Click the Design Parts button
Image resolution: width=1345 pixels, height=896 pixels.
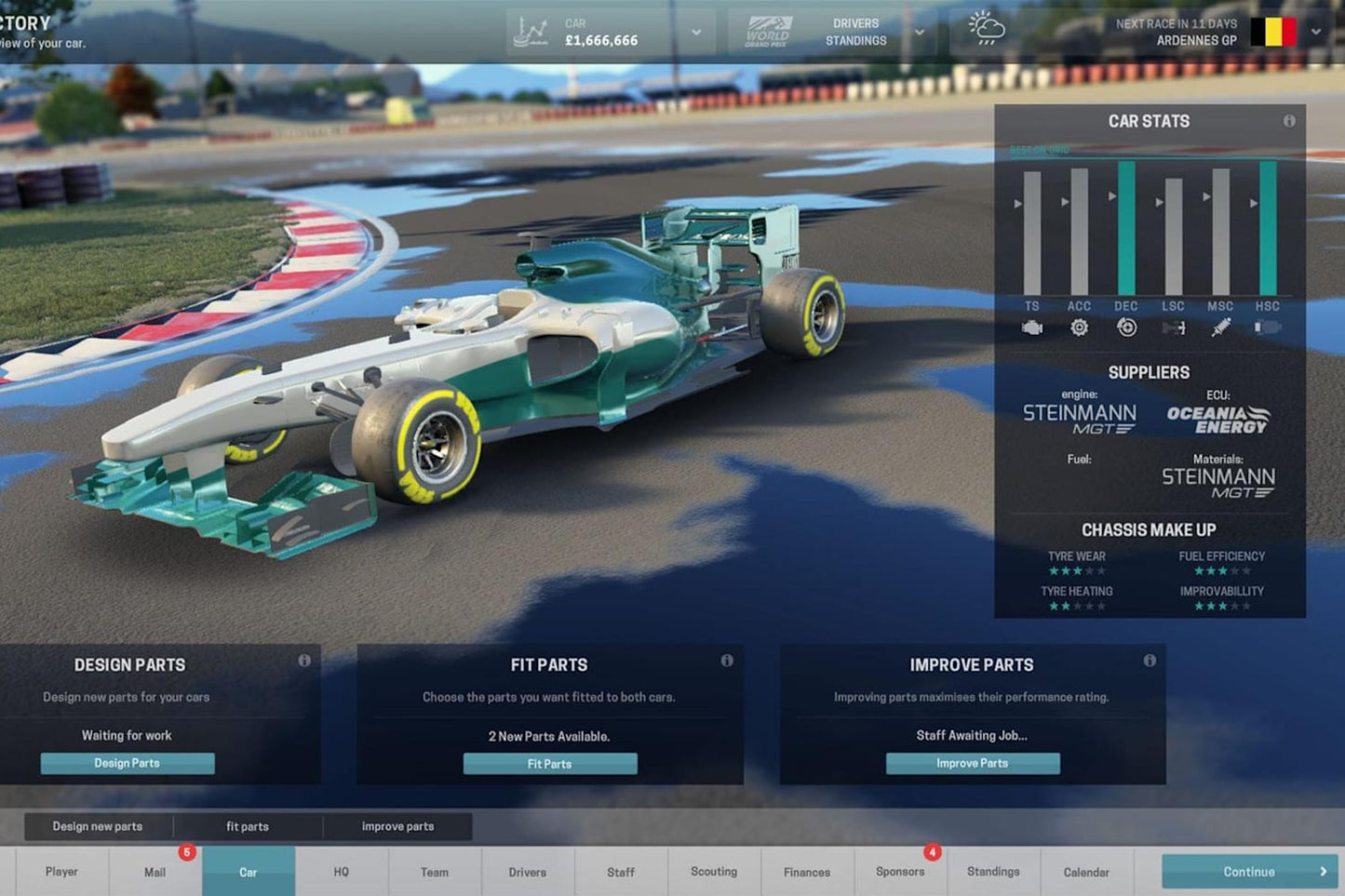(128, 763)
